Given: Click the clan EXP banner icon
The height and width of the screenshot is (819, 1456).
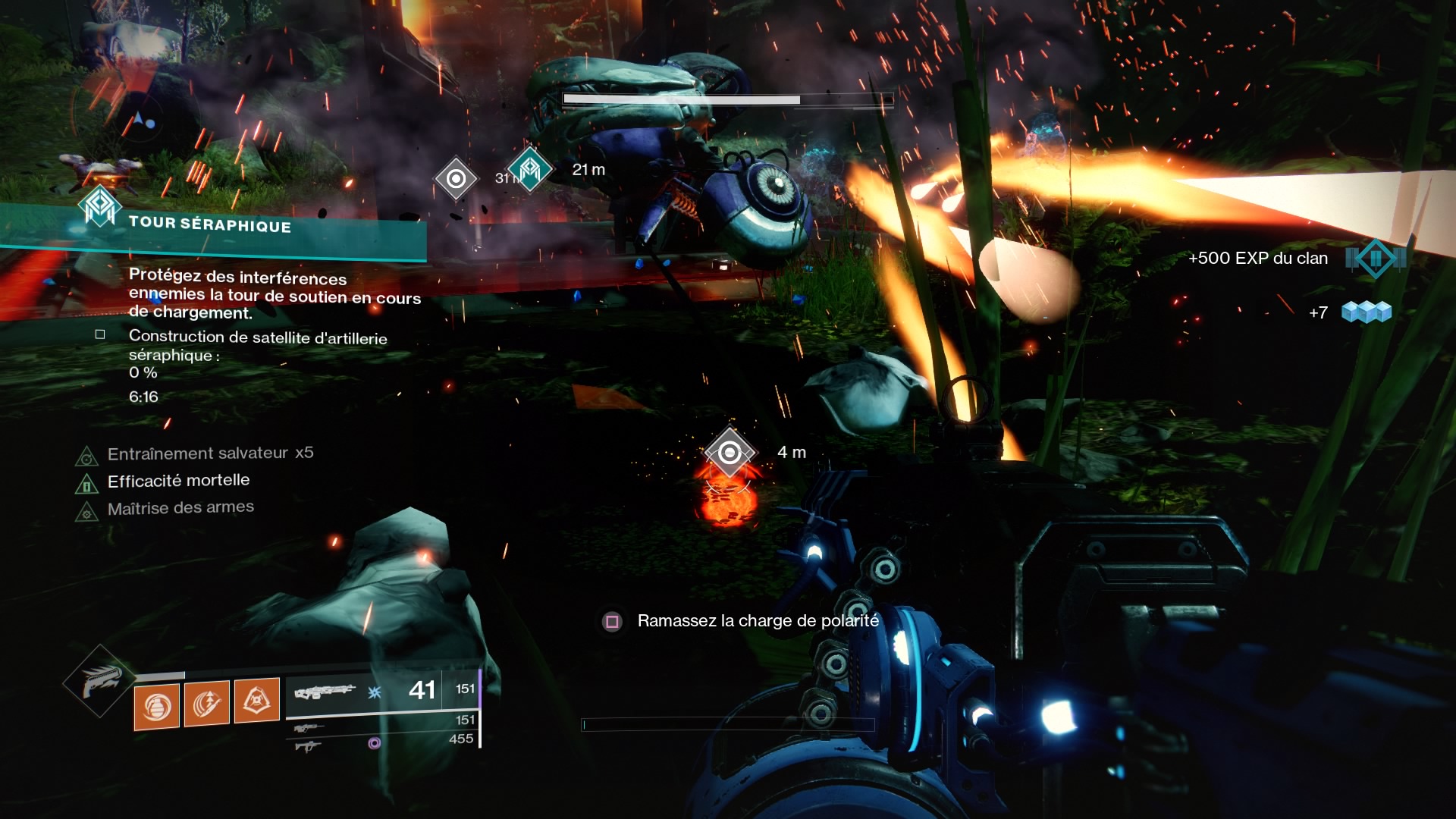Looking at the screenshot, I should 1375,259.
